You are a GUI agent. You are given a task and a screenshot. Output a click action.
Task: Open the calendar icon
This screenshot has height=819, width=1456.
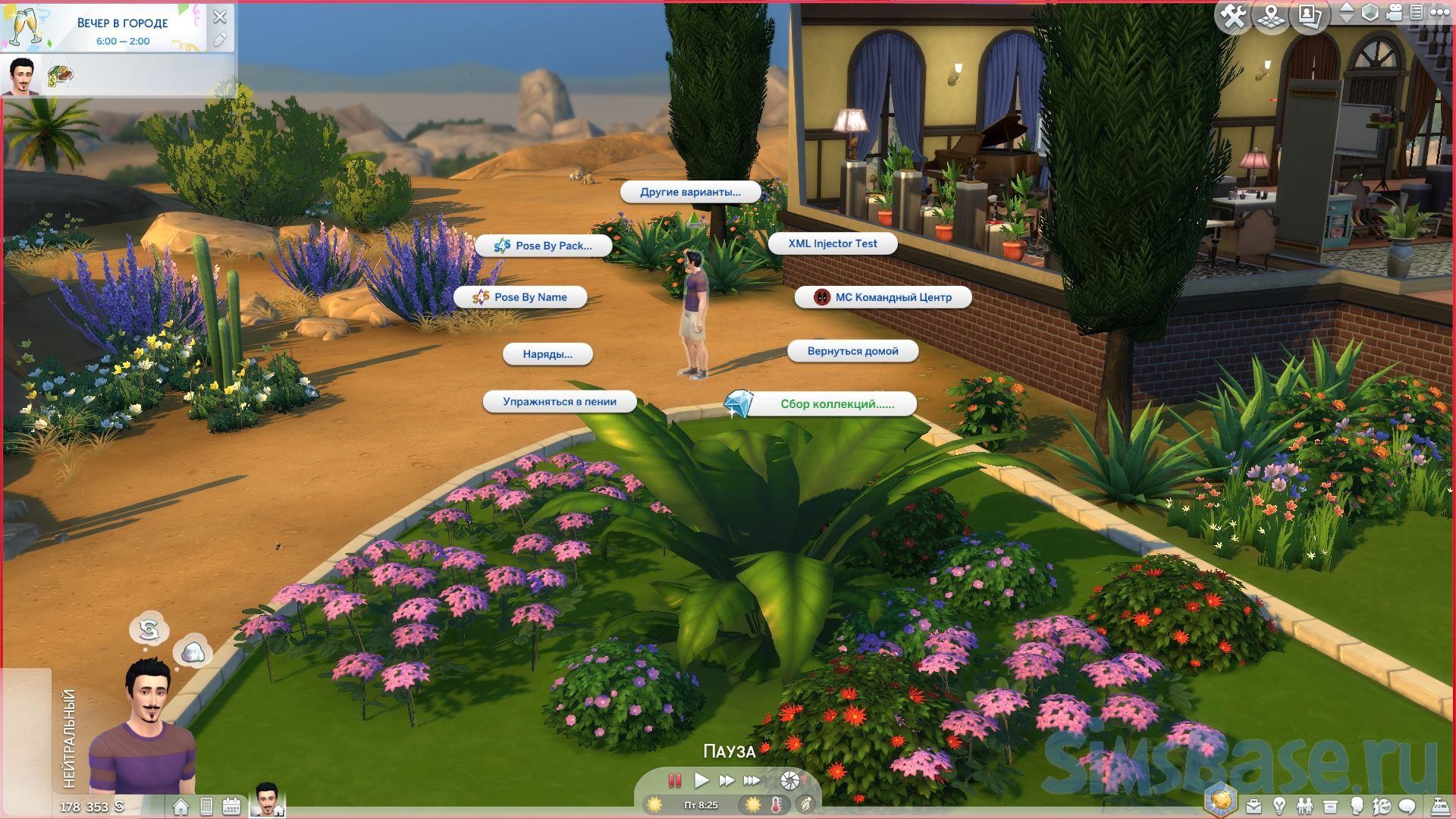(231, 806)
